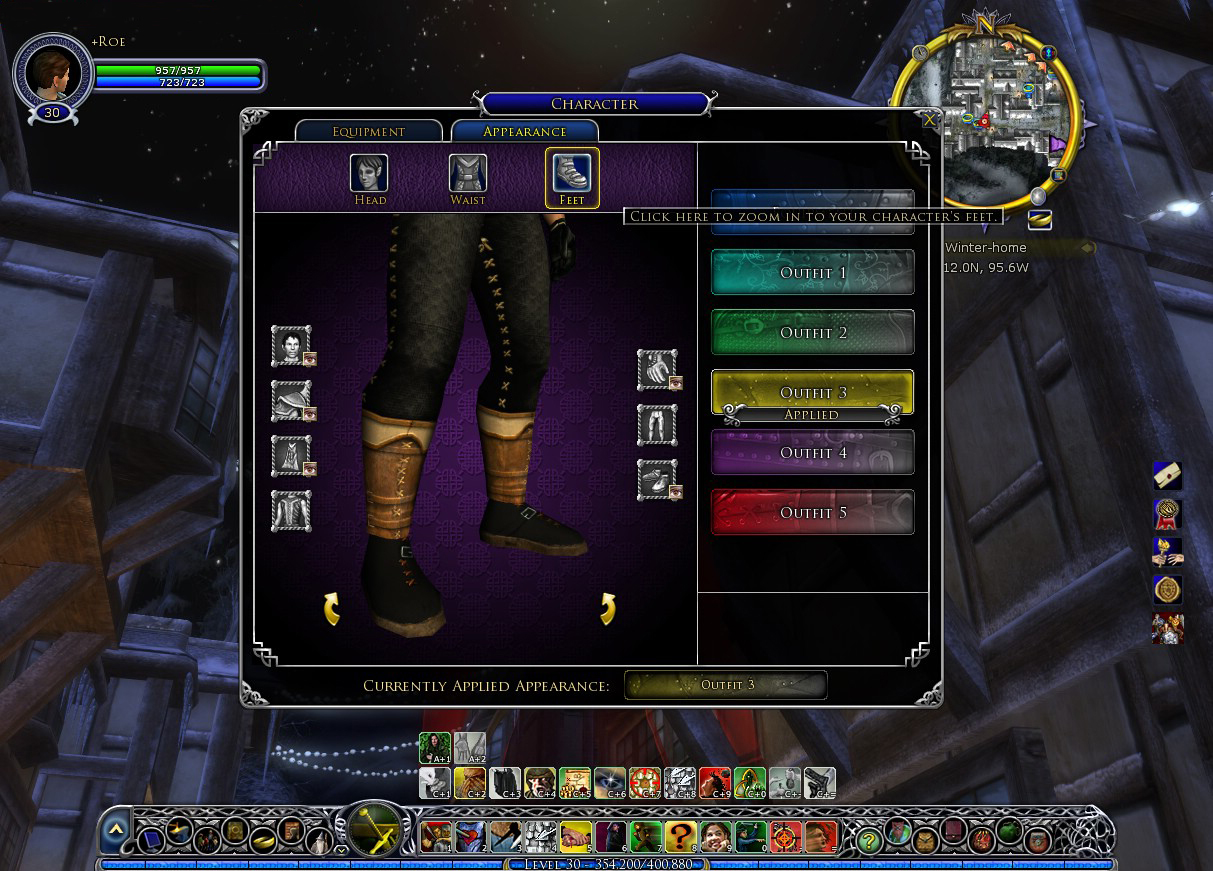The image size is (1213, 871).
Task: Select the head cosmetic slot
Action: coord(291,346)
